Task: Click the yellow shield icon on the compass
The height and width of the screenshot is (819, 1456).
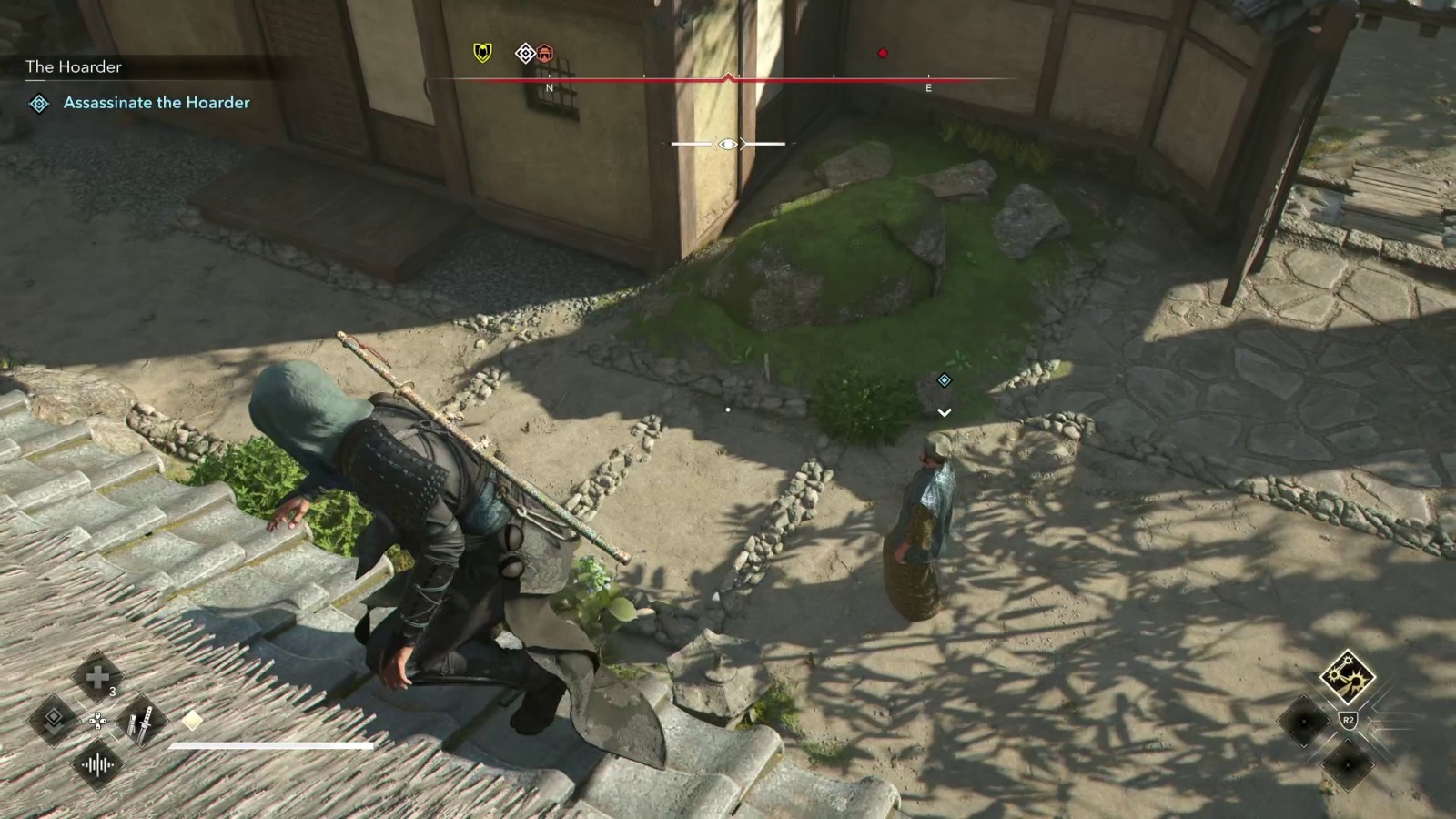Action: pyautogui.click(x=481, y=53)
